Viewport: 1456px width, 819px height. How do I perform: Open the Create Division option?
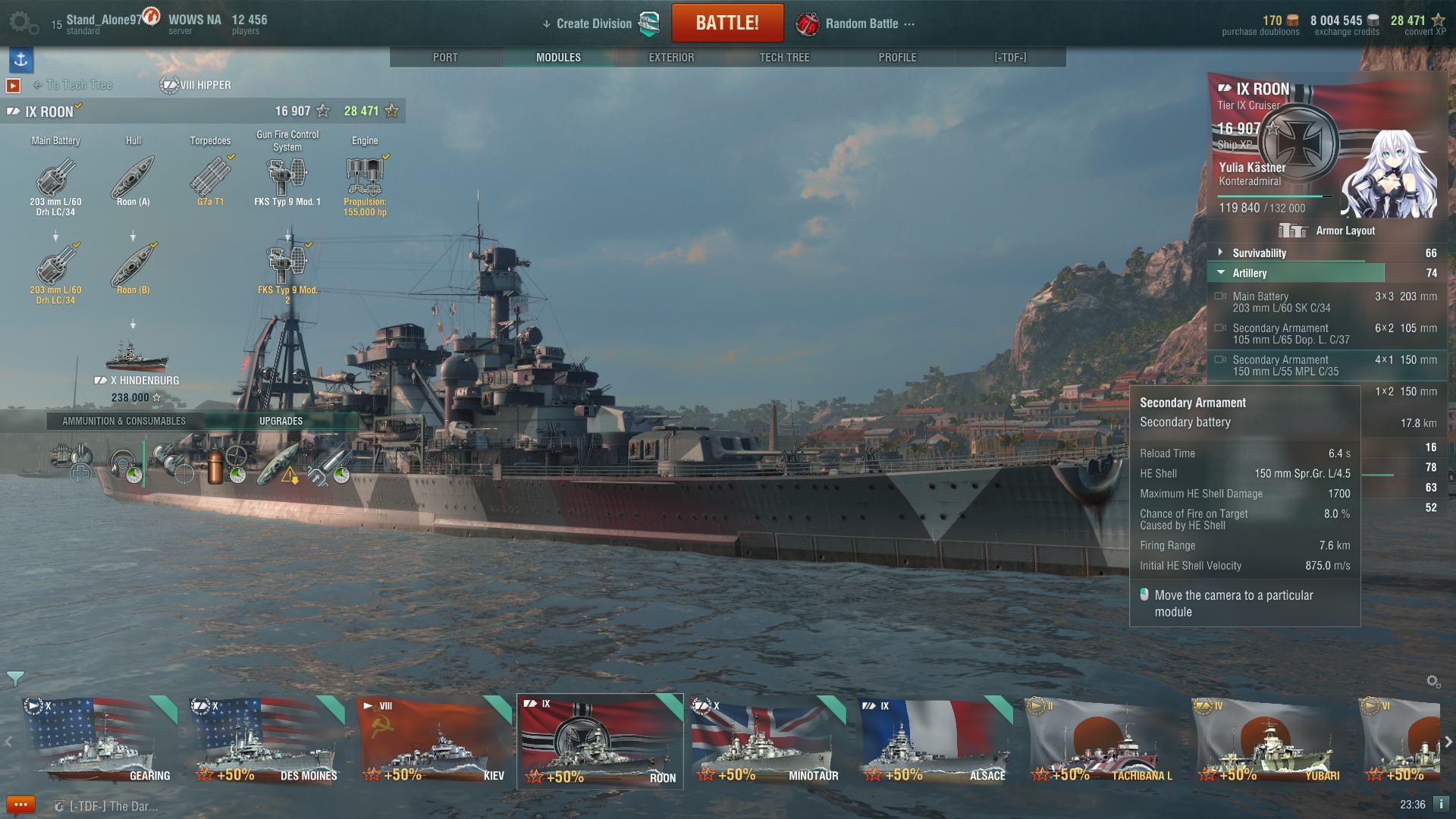tap(593, 24)
